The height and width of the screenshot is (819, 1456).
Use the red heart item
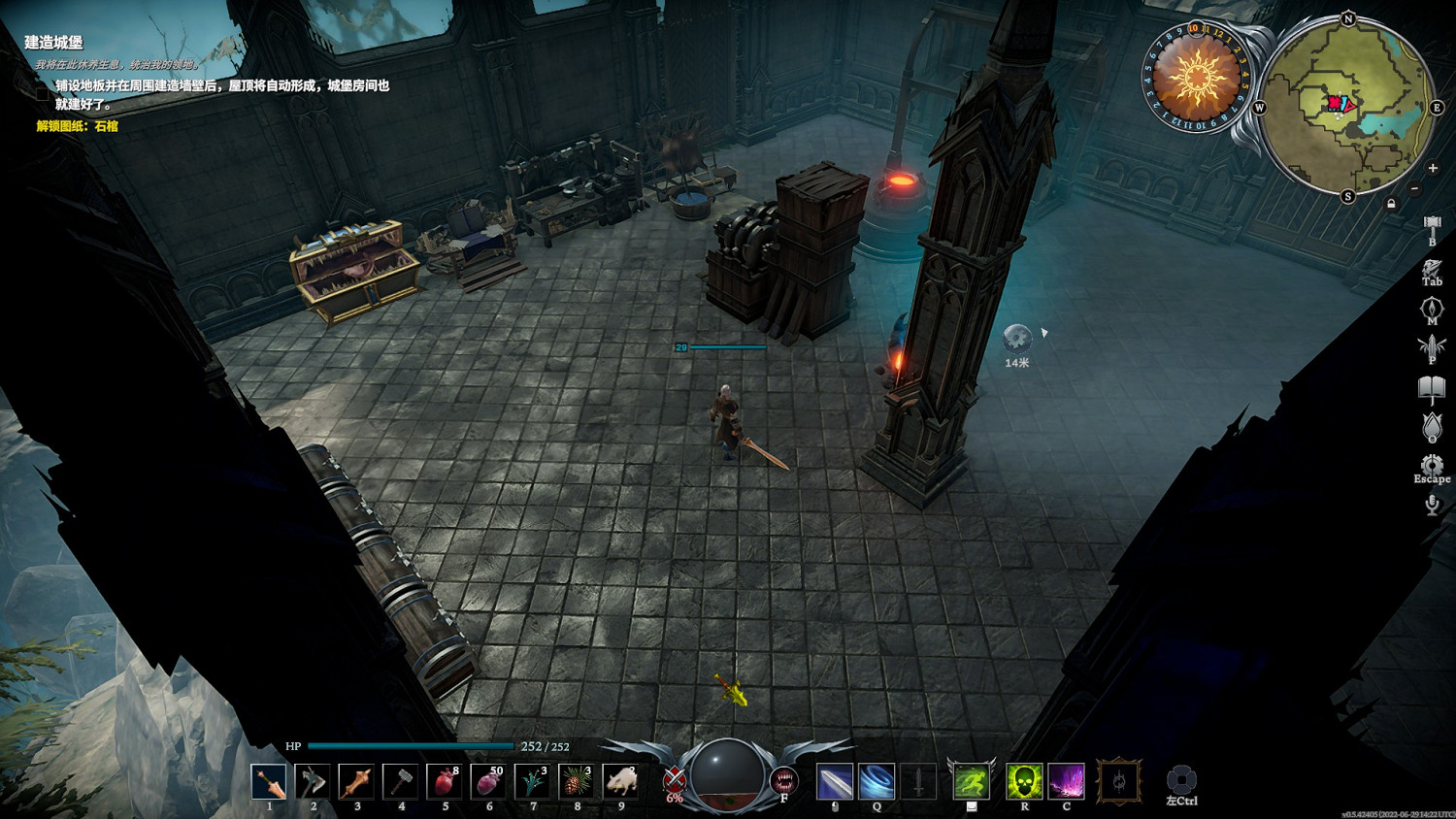(x=444, y=781)
